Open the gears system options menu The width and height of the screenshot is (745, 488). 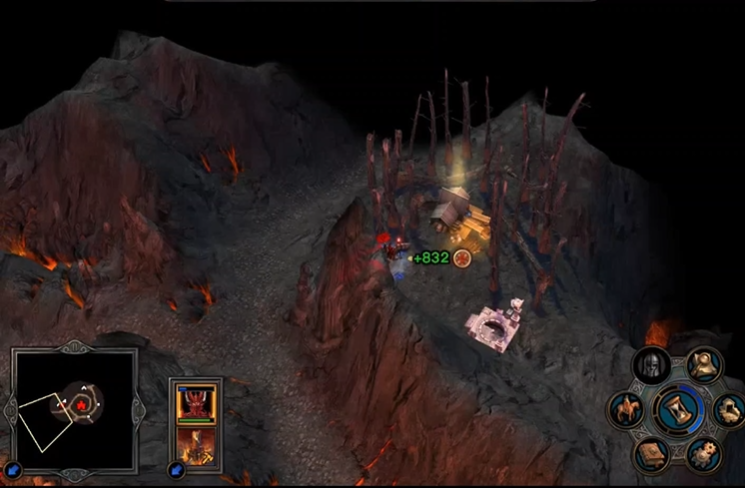coord(703,454)
